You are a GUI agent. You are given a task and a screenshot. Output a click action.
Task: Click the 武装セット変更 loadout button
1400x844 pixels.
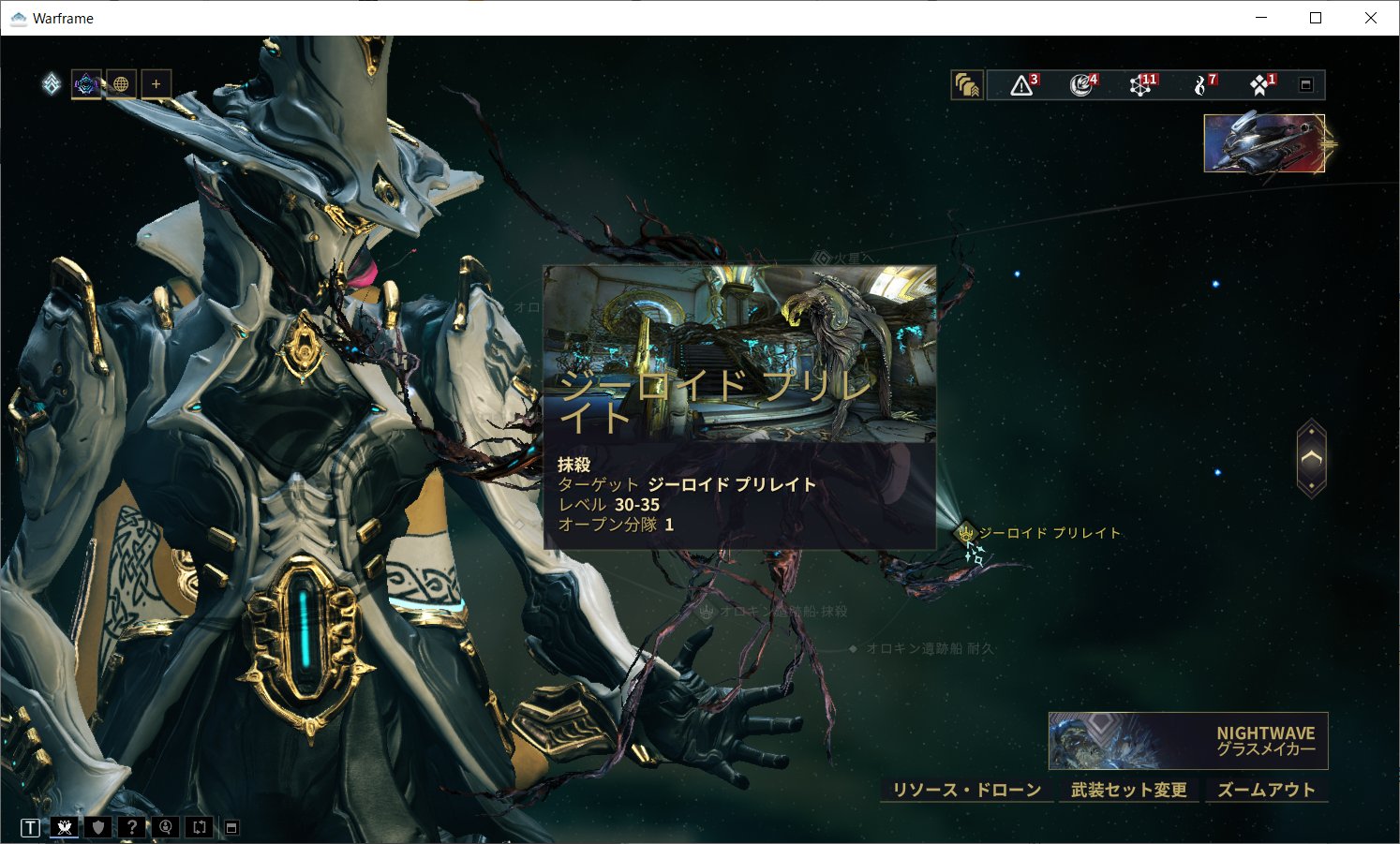coord(1129,790)
